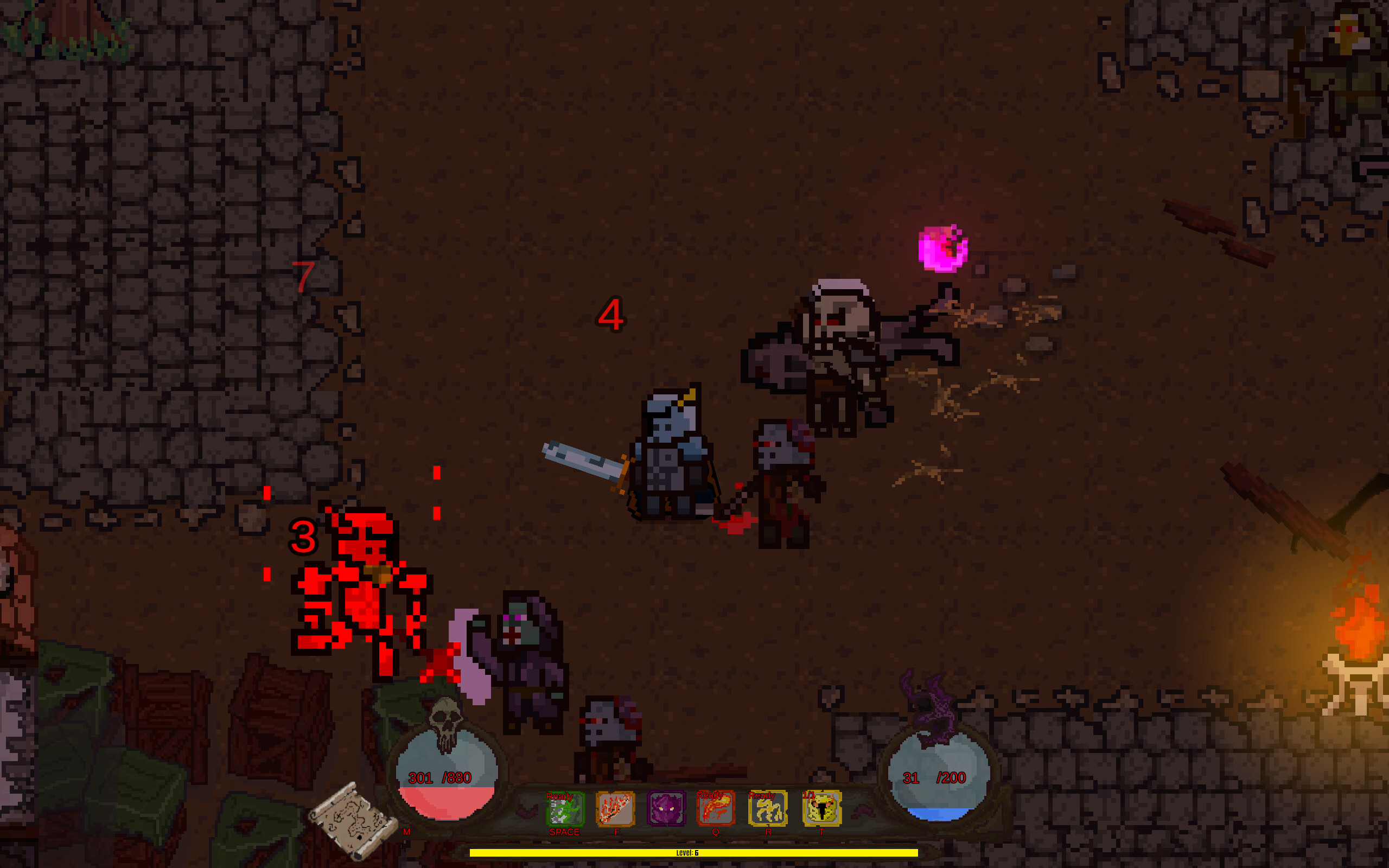1389x868 pixels.
Task: Use the flaming sword ability bound to F
Action: pyautogui.click(x=615, y=810)
